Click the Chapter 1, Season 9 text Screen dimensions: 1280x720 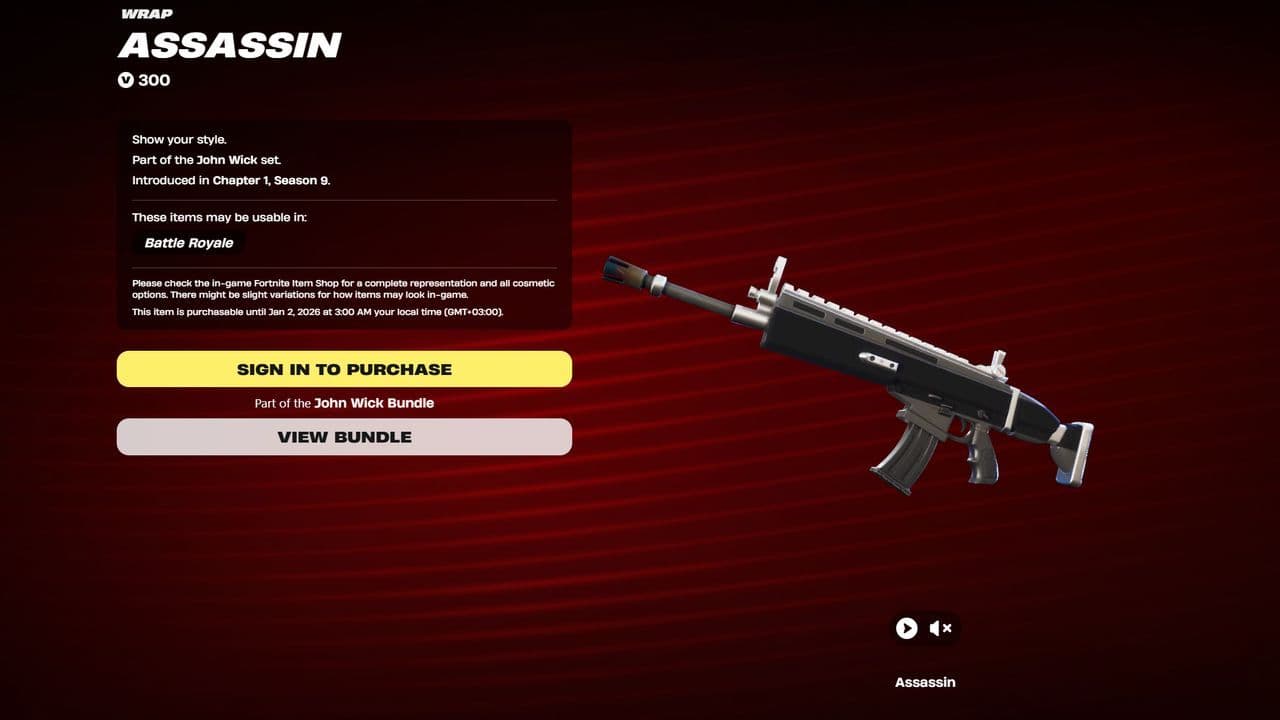pyautogui.click(x=272, y=180)
